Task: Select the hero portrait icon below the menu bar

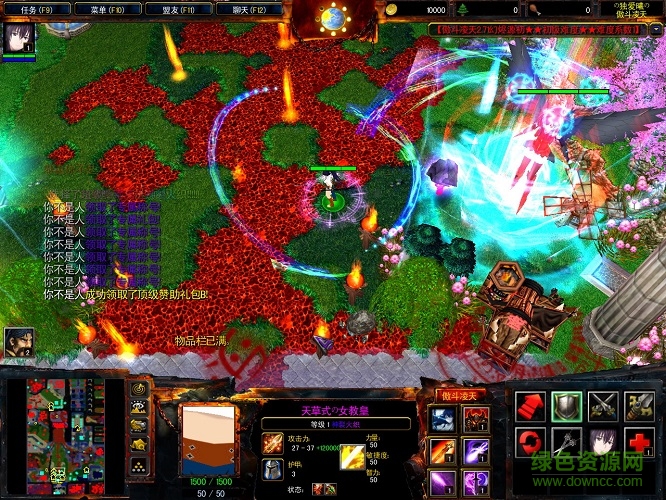Action: click(x=20, y=40)
